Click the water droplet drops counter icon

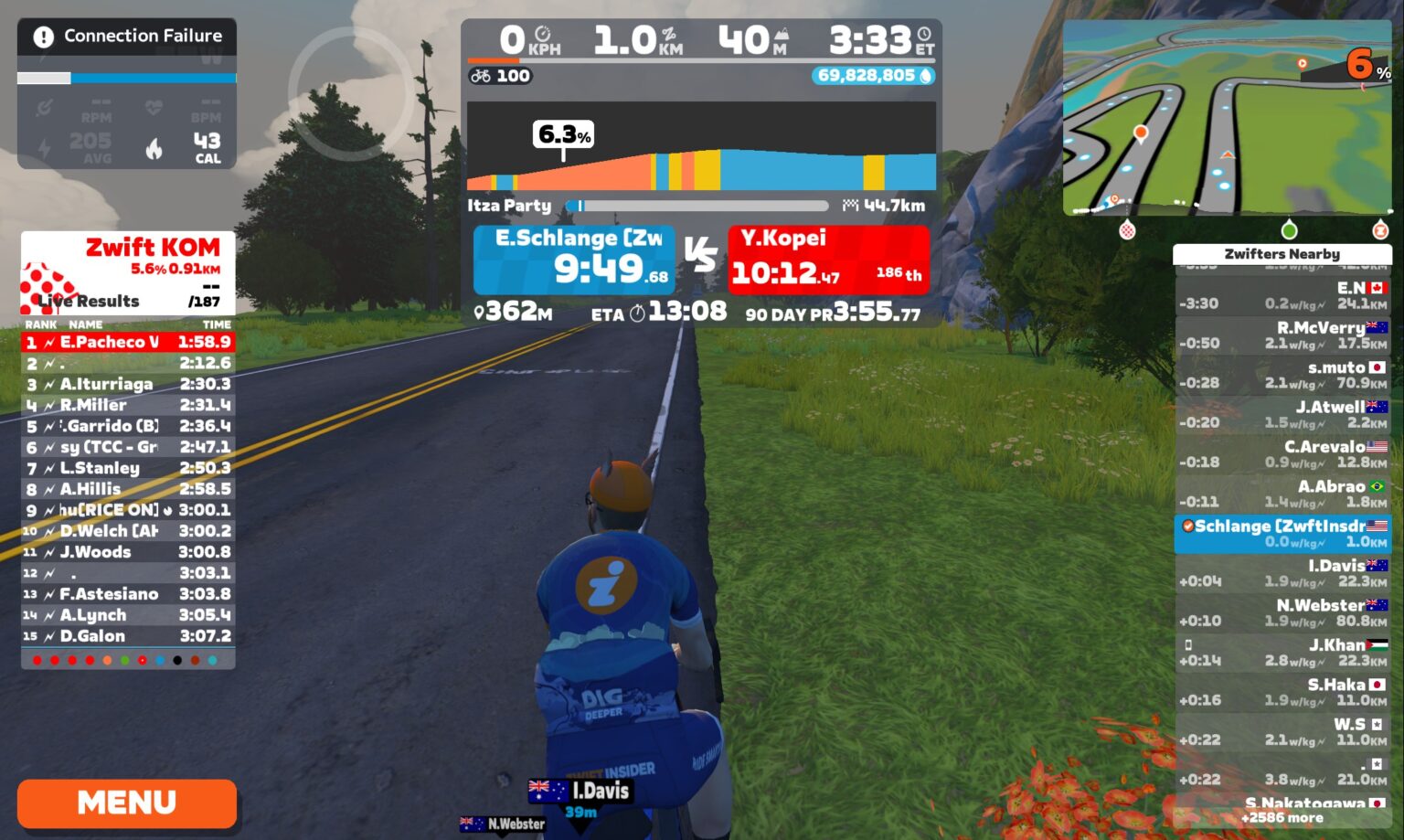pyautogui.click(x=925, y=76)
